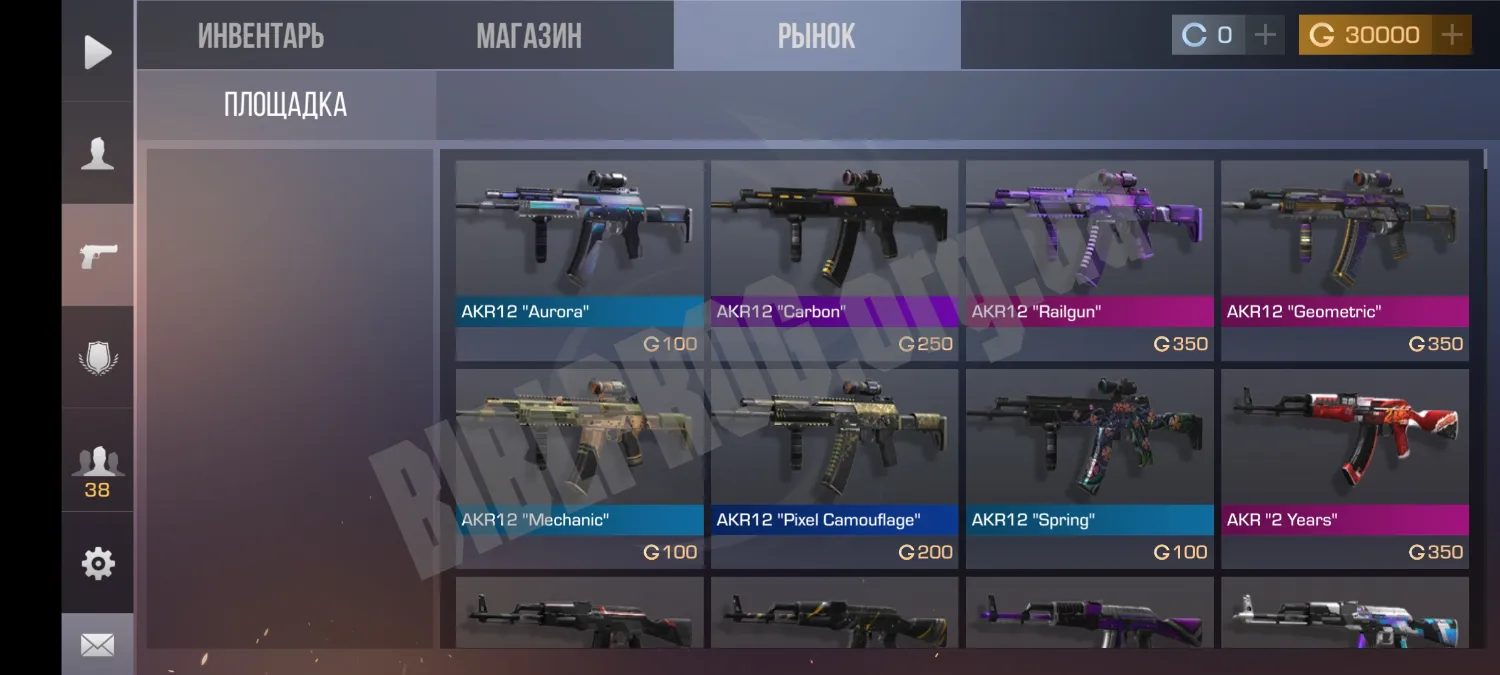View the AKR12 "Railgun" offer
This screenshot has width=1500, height=675.
[1089, 259]
